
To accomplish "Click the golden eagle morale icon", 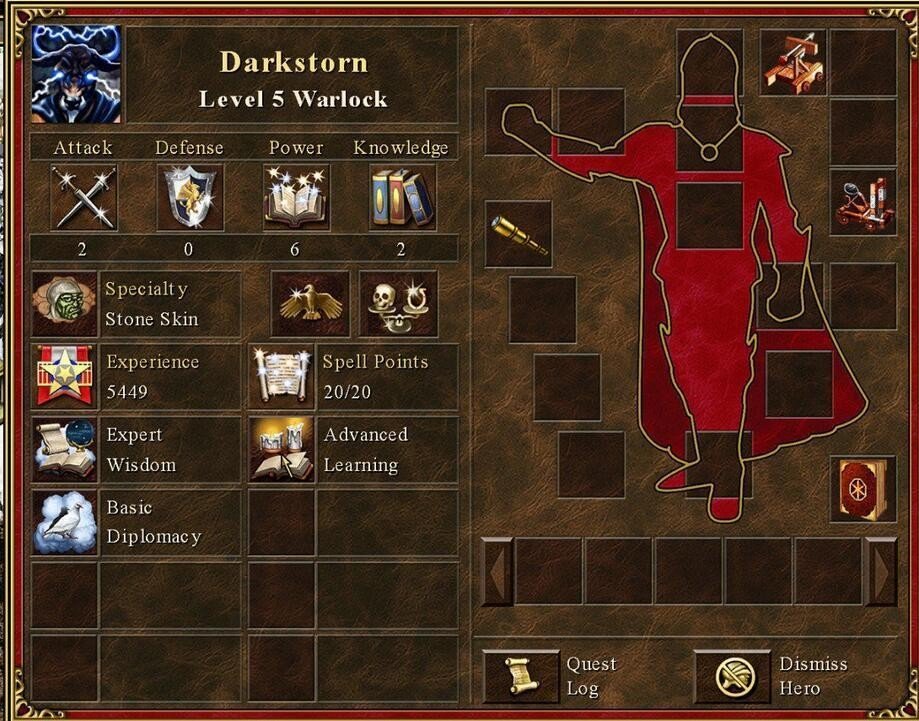I will tap(311, 304).
